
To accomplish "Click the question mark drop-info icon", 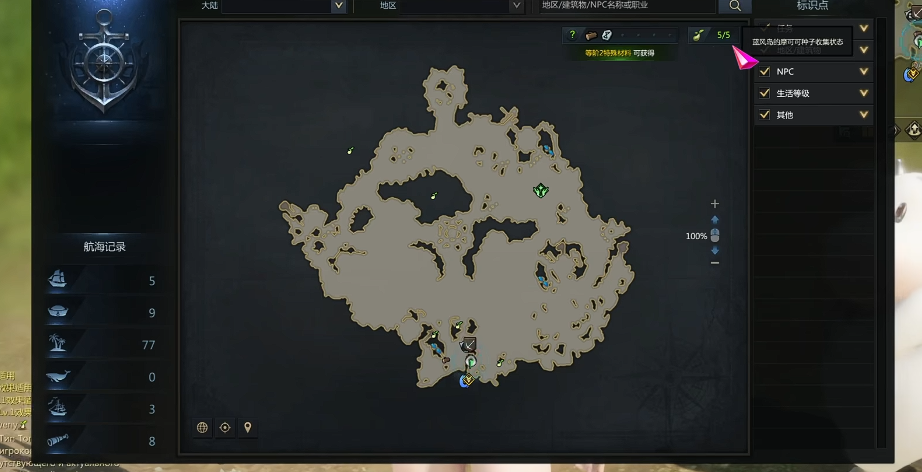I will (572, 35).
